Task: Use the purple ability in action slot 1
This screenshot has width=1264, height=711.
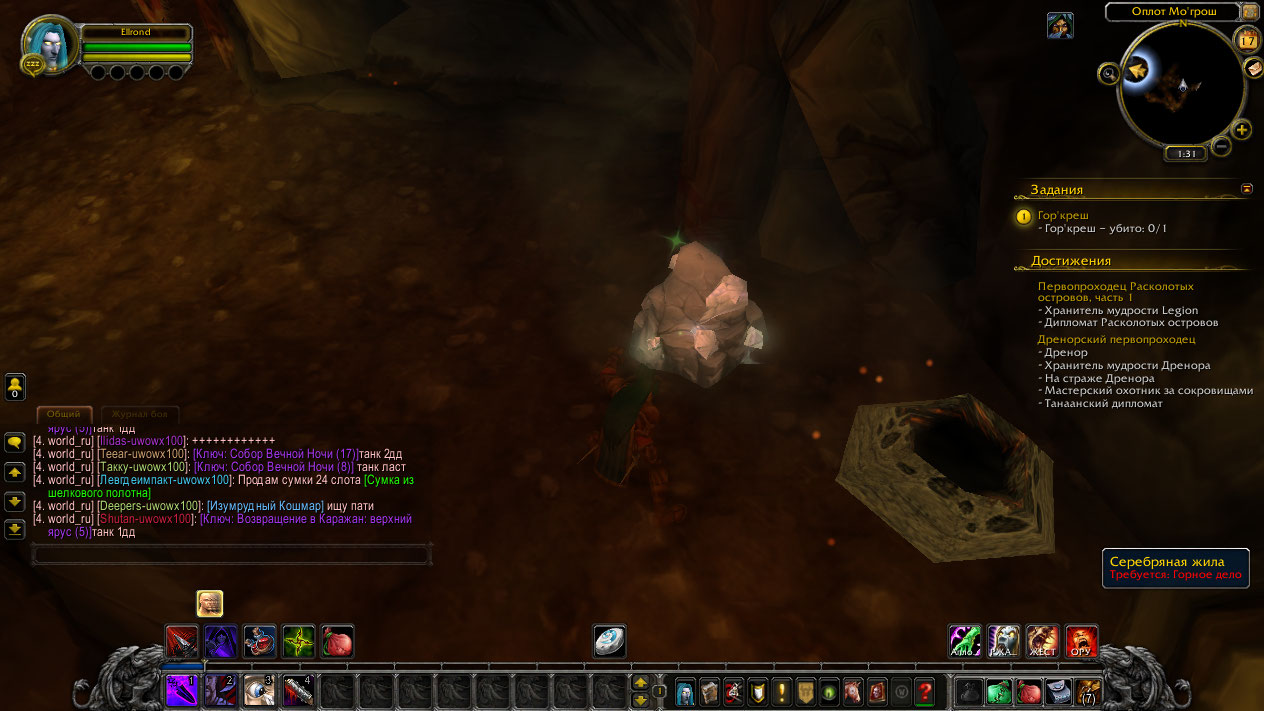Action: click(183, 690)
